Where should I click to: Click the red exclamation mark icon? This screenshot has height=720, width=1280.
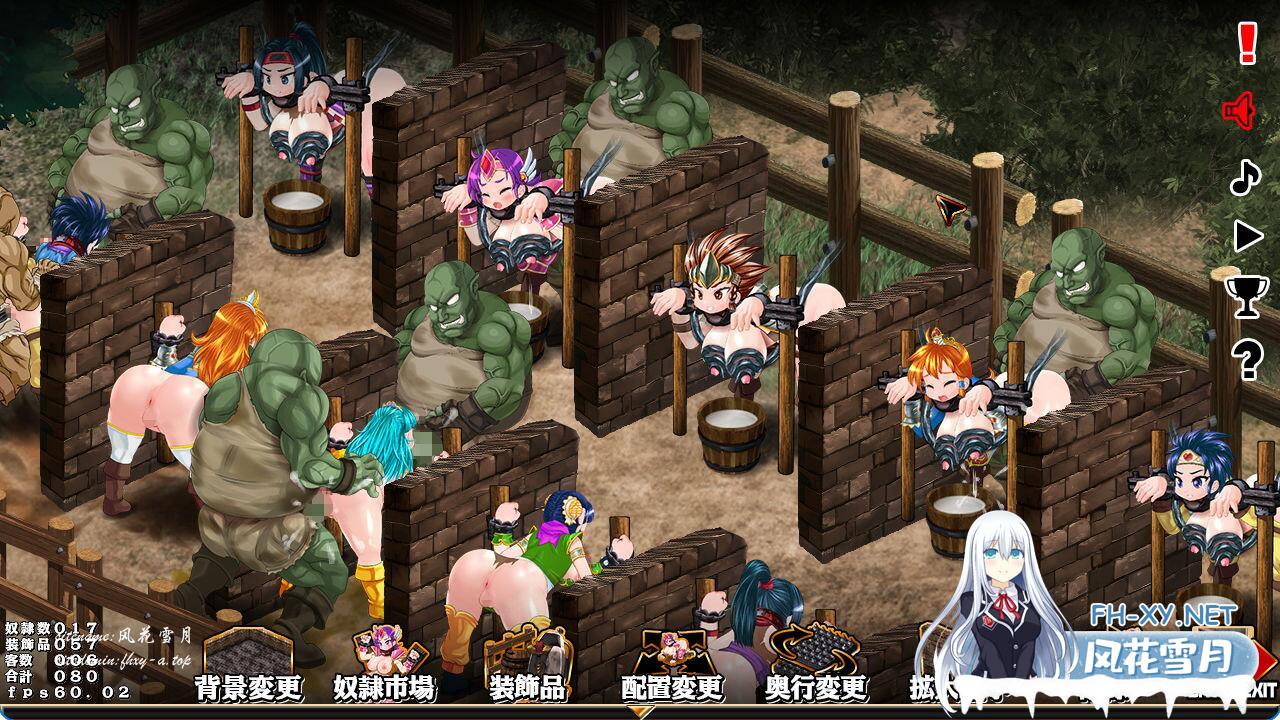pyautogui.click(x=1246, y=44)
